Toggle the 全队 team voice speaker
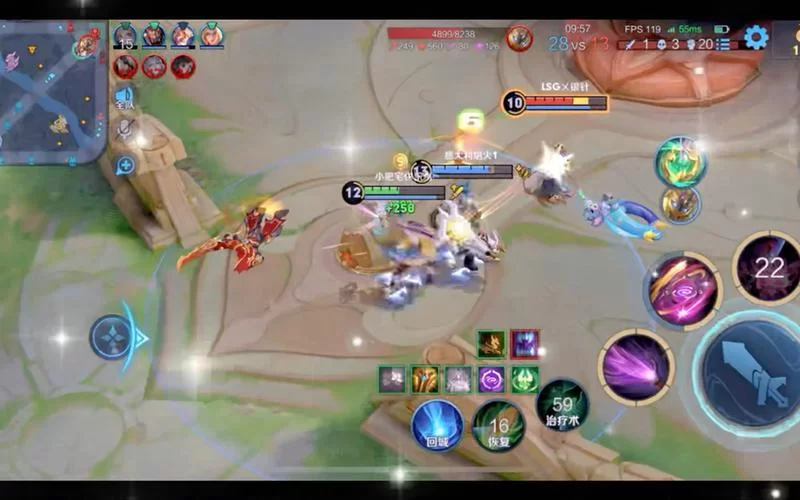800x500 pixels. point(124,97)
